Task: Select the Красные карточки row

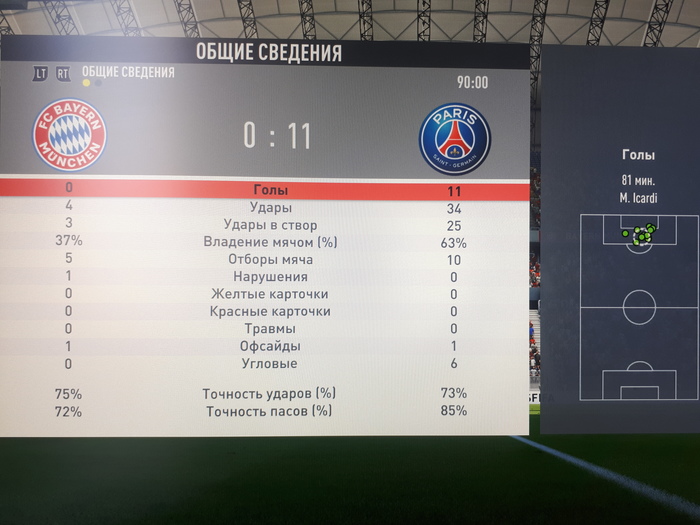Action: (269, 311)
